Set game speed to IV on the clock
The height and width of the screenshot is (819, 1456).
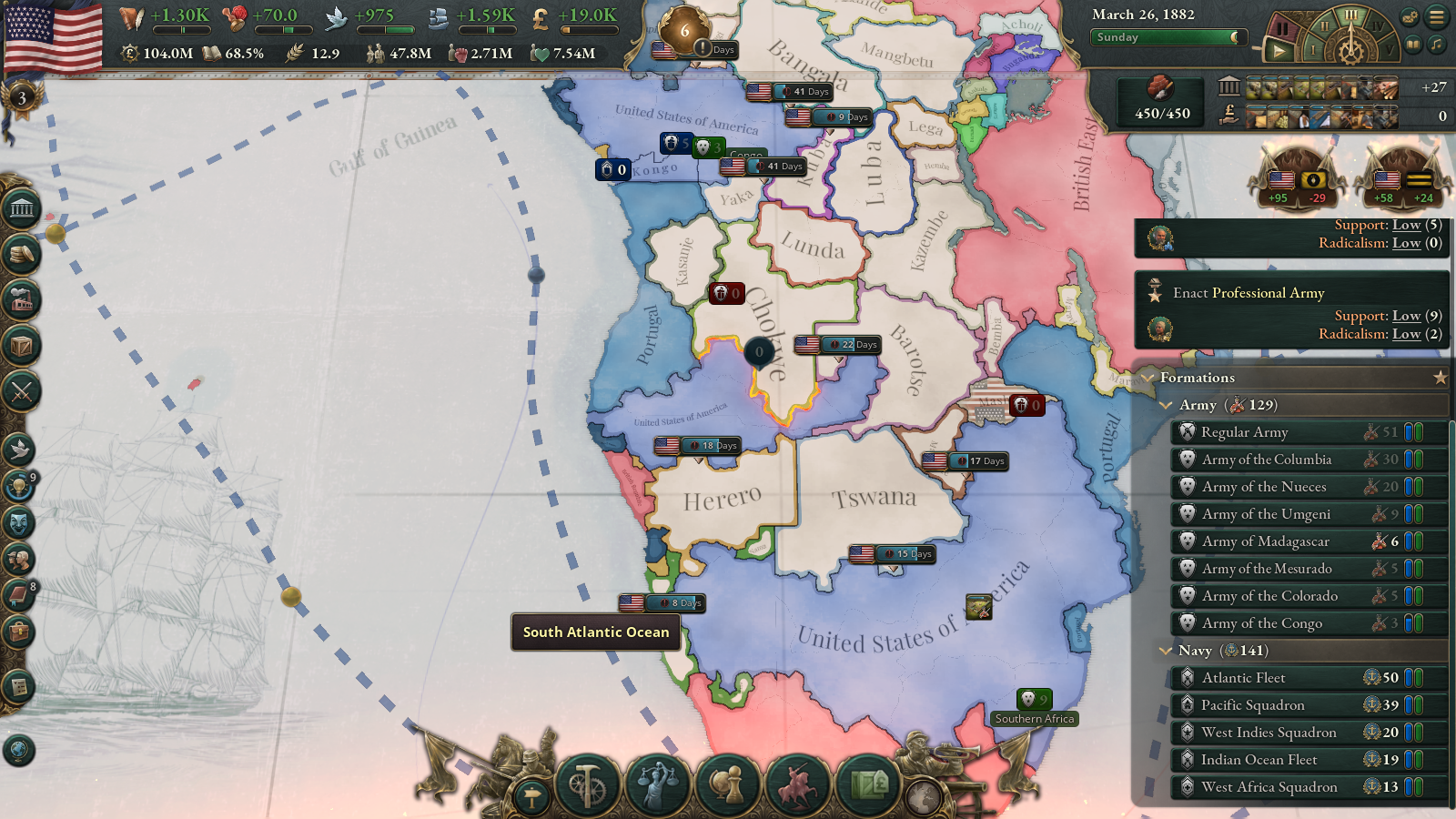(x=1379, y=25)
